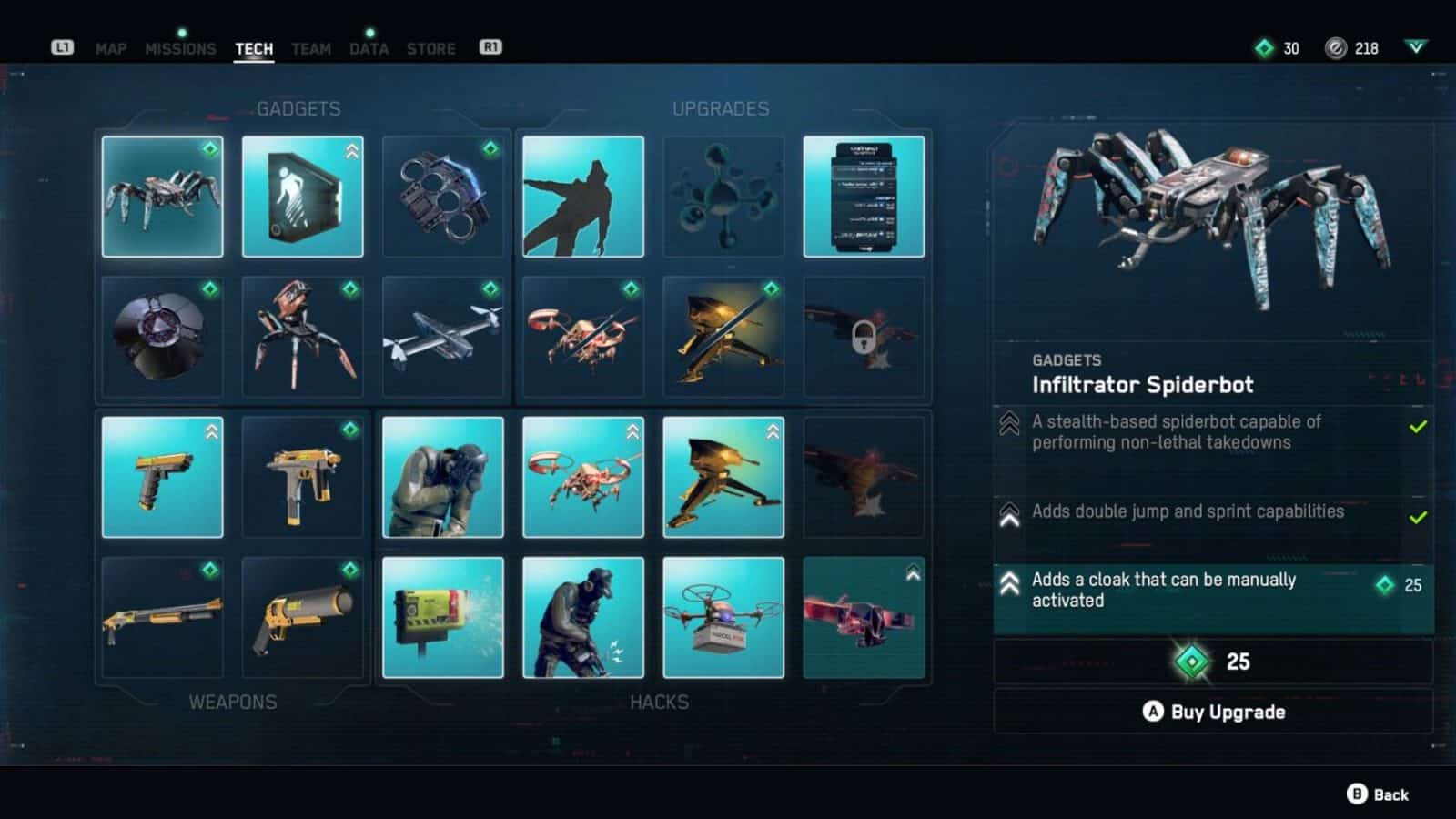The height and width of the screenshot is (819, 1456).
Task: Switch to the DATA tab
Action: [x=369, y=49]
